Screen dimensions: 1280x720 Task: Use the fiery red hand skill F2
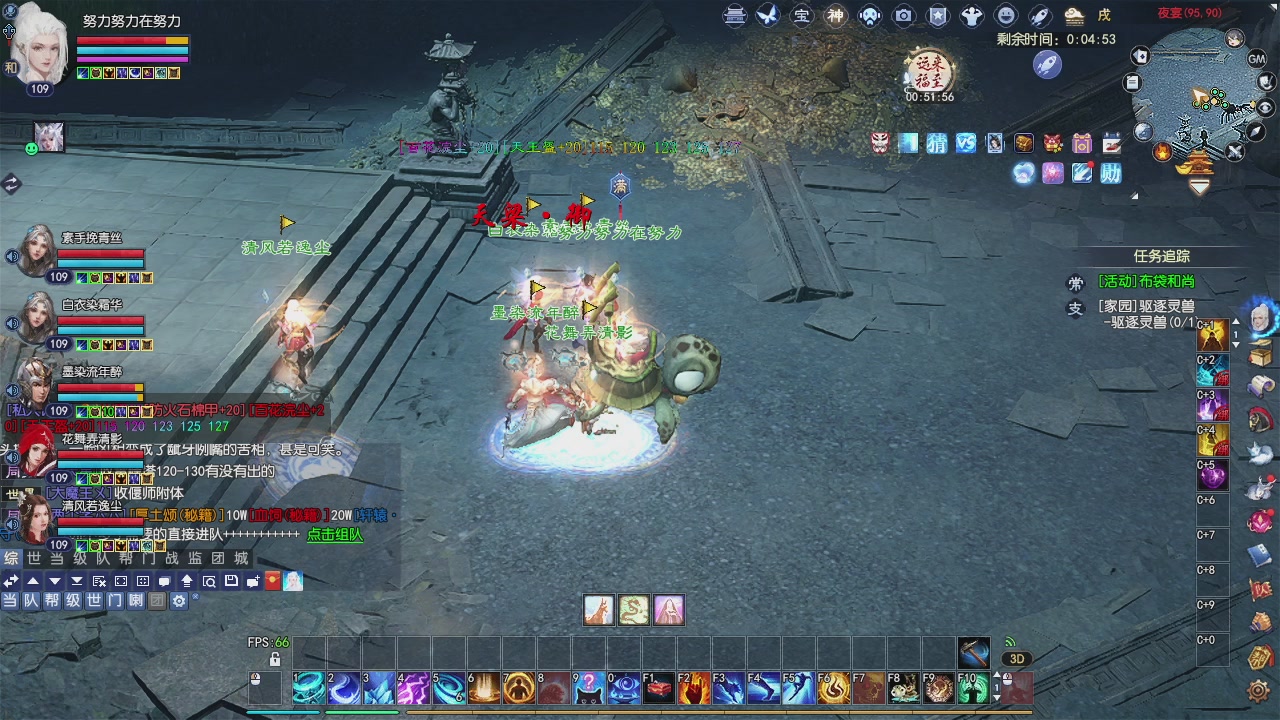693,688
